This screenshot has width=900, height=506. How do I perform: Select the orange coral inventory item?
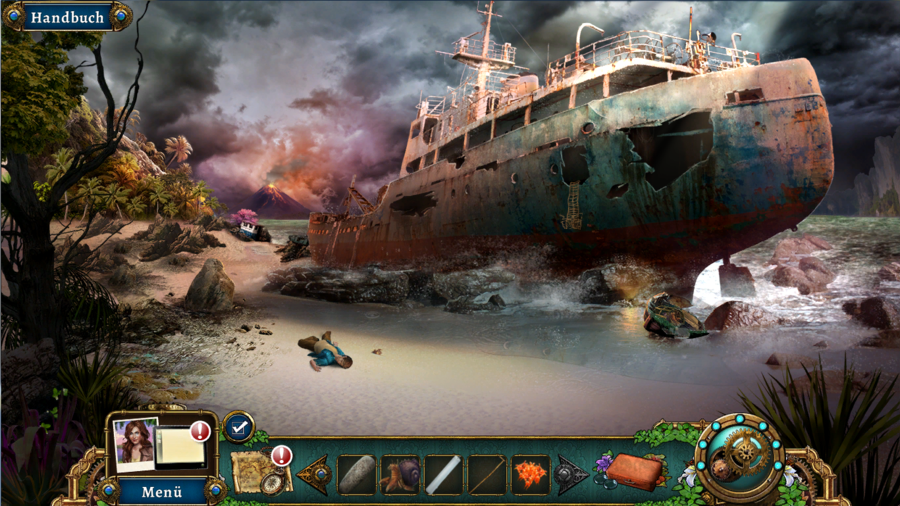point(530,474)
